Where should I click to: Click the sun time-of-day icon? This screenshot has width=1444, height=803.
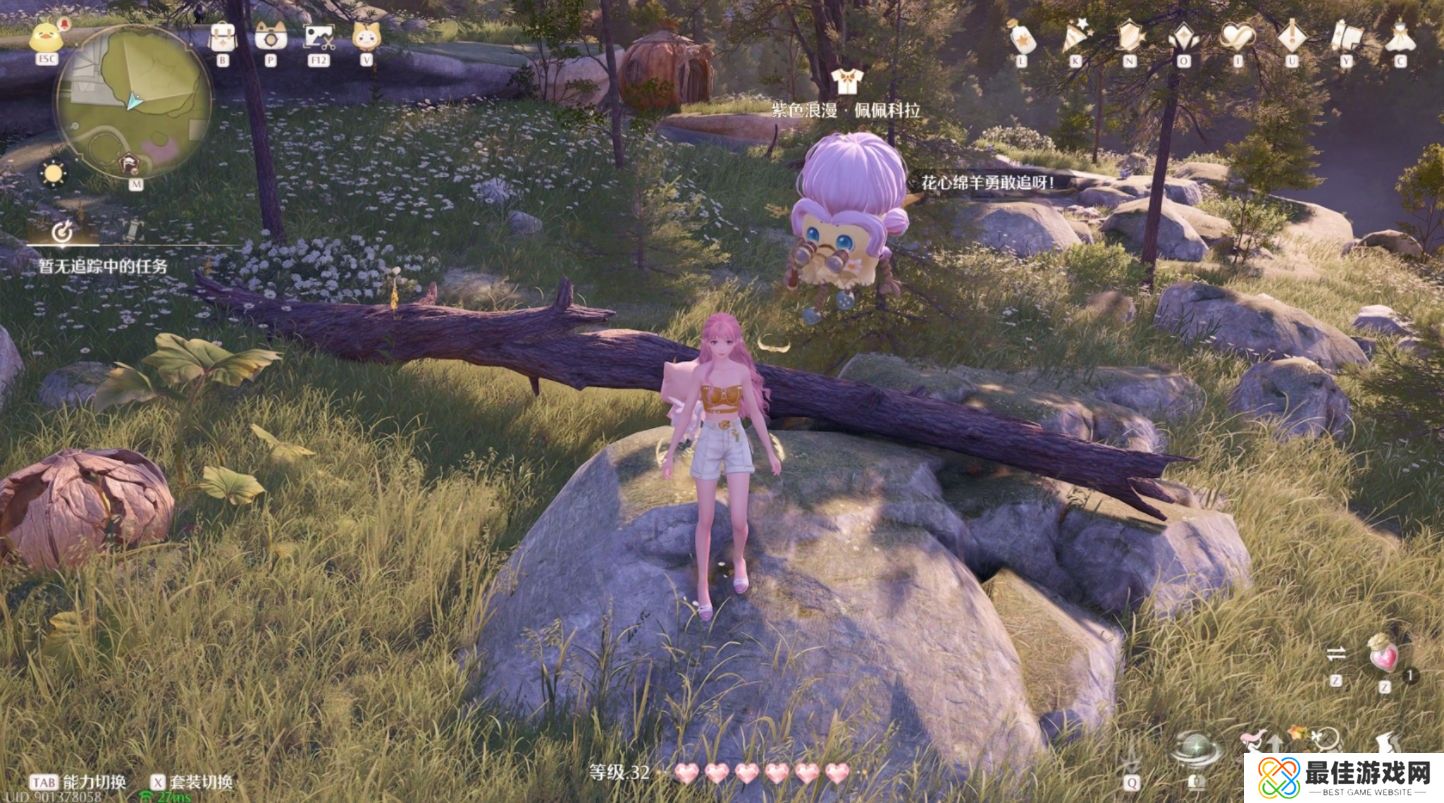point(52,172)
